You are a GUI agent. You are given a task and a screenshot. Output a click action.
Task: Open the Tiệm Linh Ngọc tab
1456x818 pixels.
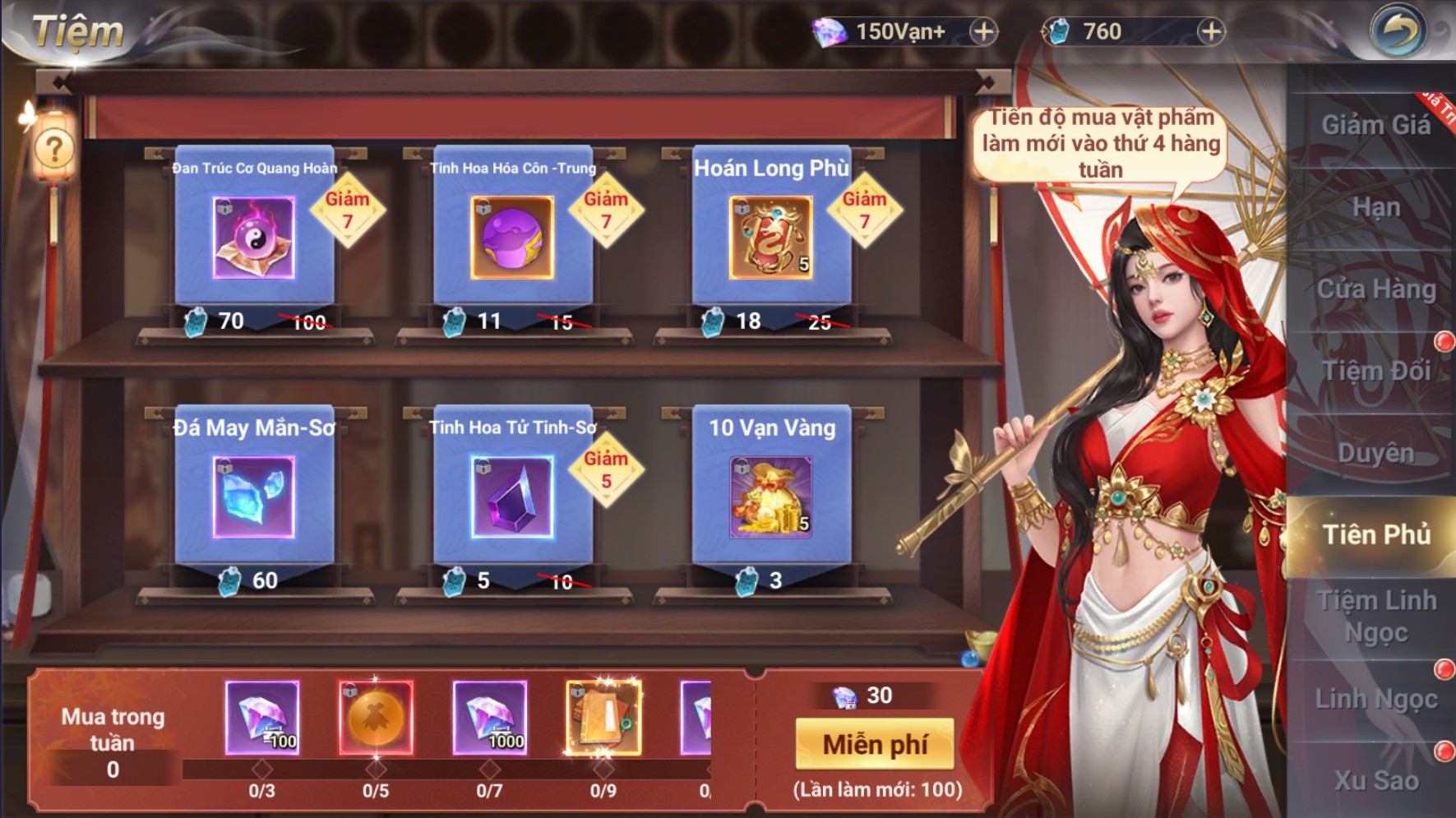(x=1375, y=617)
